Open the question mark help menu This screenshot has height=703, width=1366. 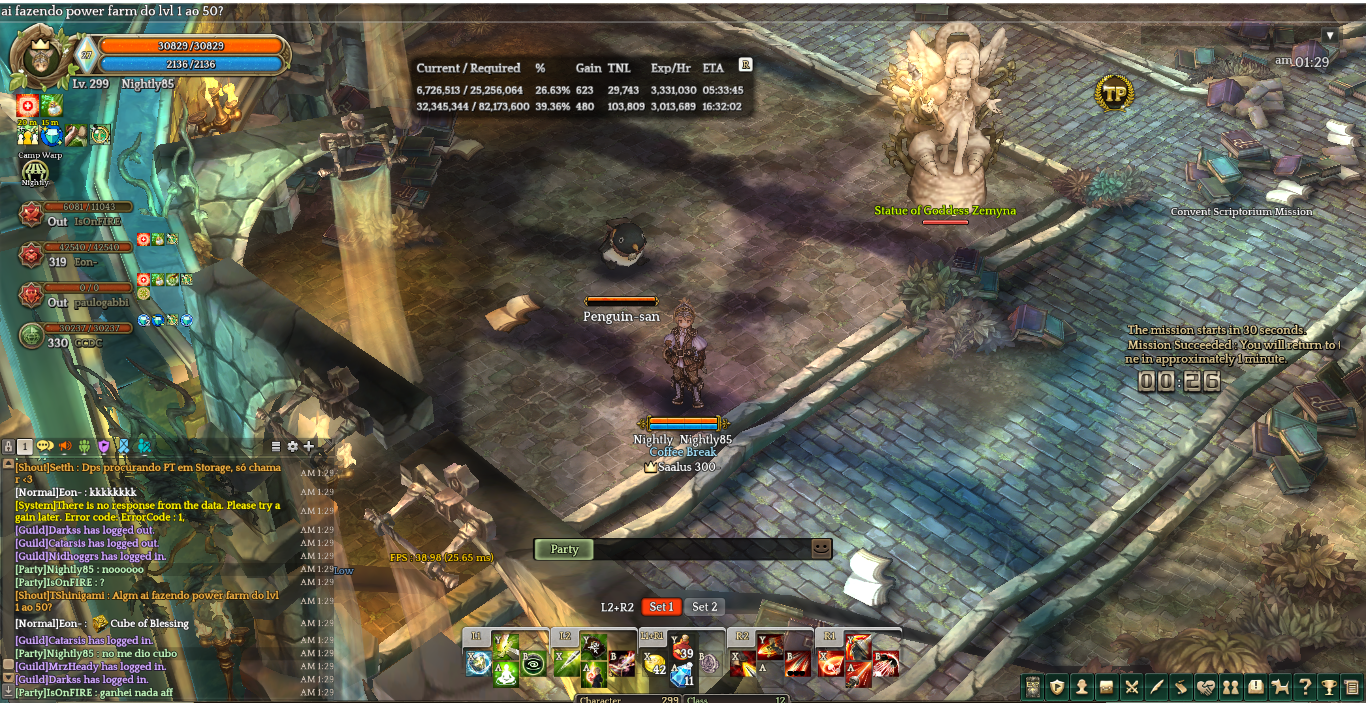pyautogui.click(x=1304, y=687)
